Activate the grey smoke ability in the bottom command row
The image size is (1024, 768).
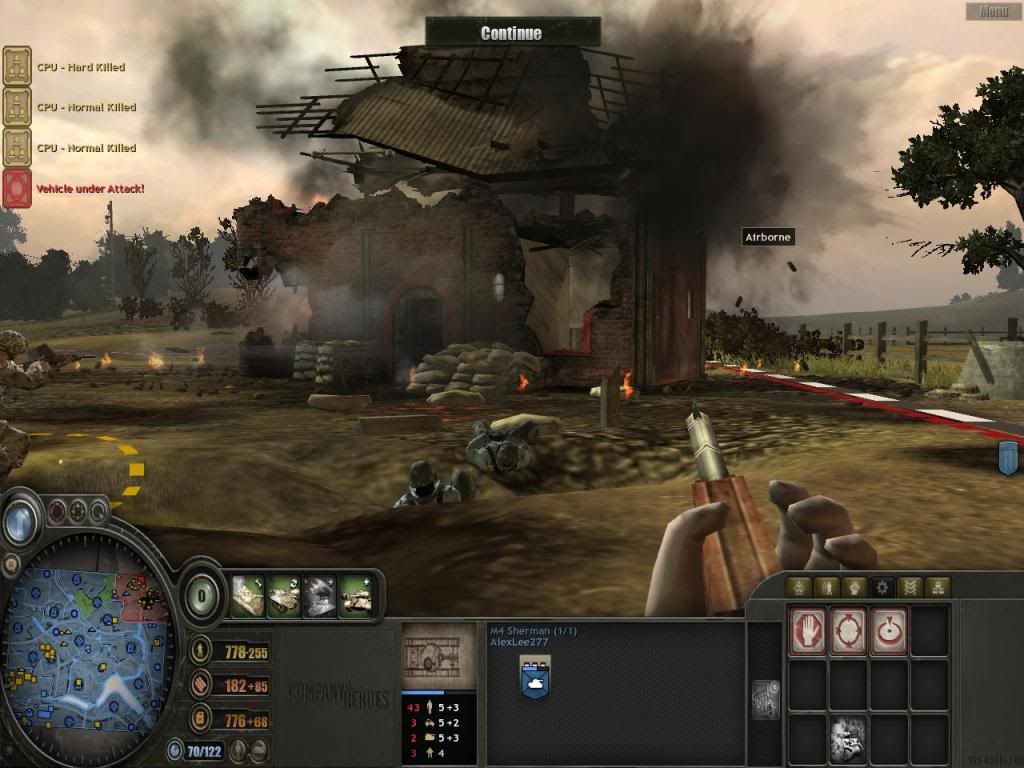(x=848, y=739)
